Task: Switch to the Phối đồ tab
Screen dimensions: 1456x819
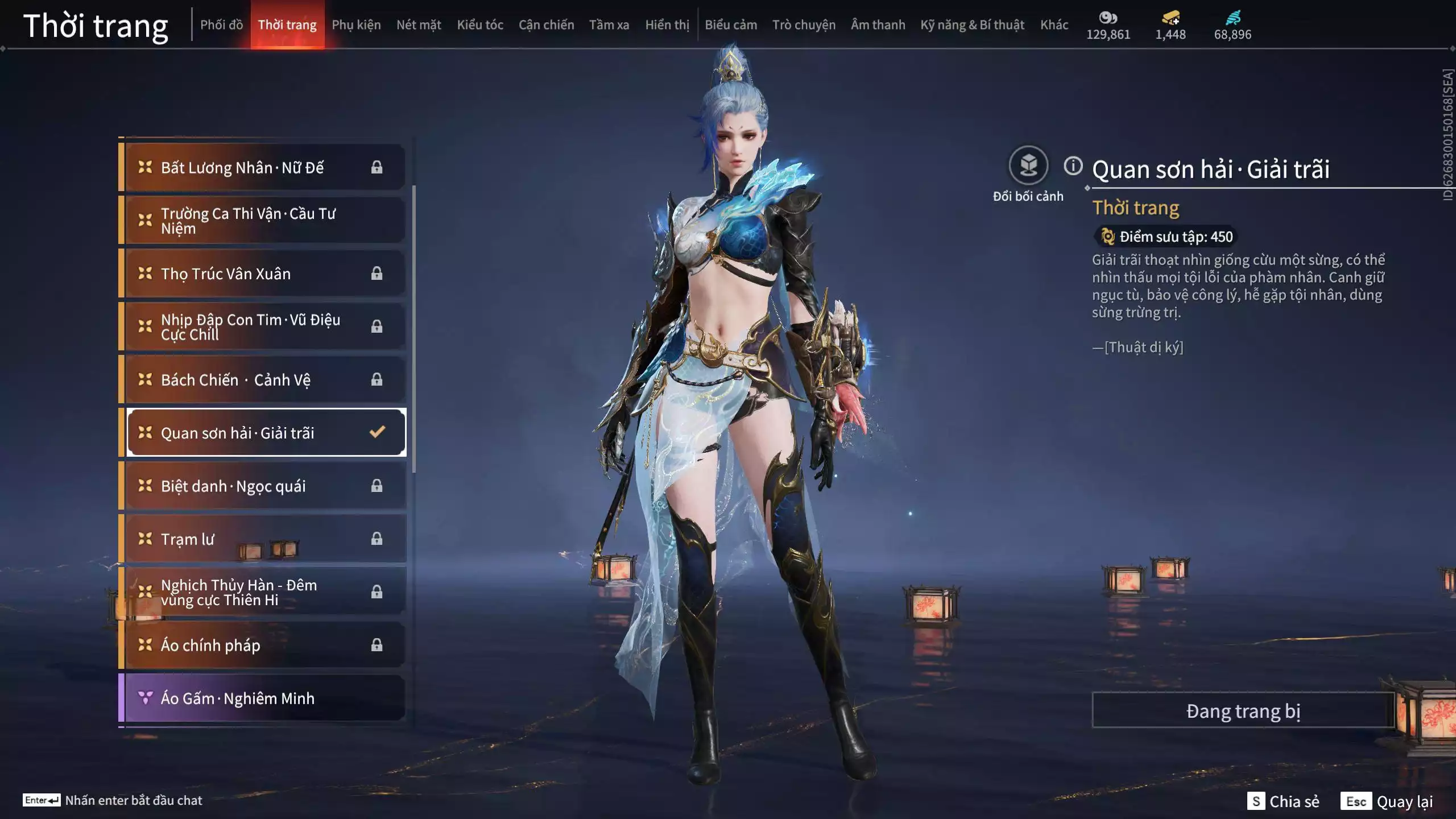Action: [221, 25]
